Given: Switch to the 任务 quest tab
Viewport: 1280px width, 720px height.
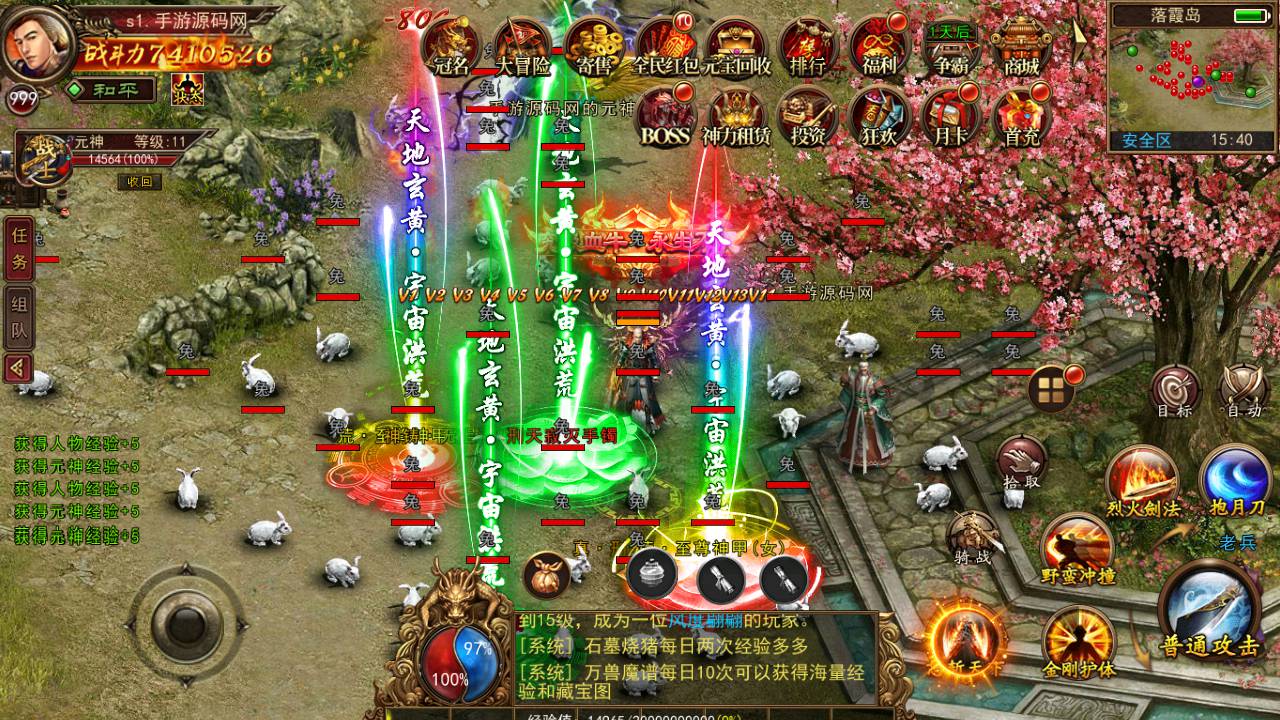Looking at the screenshot, I should [x=19, y=249].
